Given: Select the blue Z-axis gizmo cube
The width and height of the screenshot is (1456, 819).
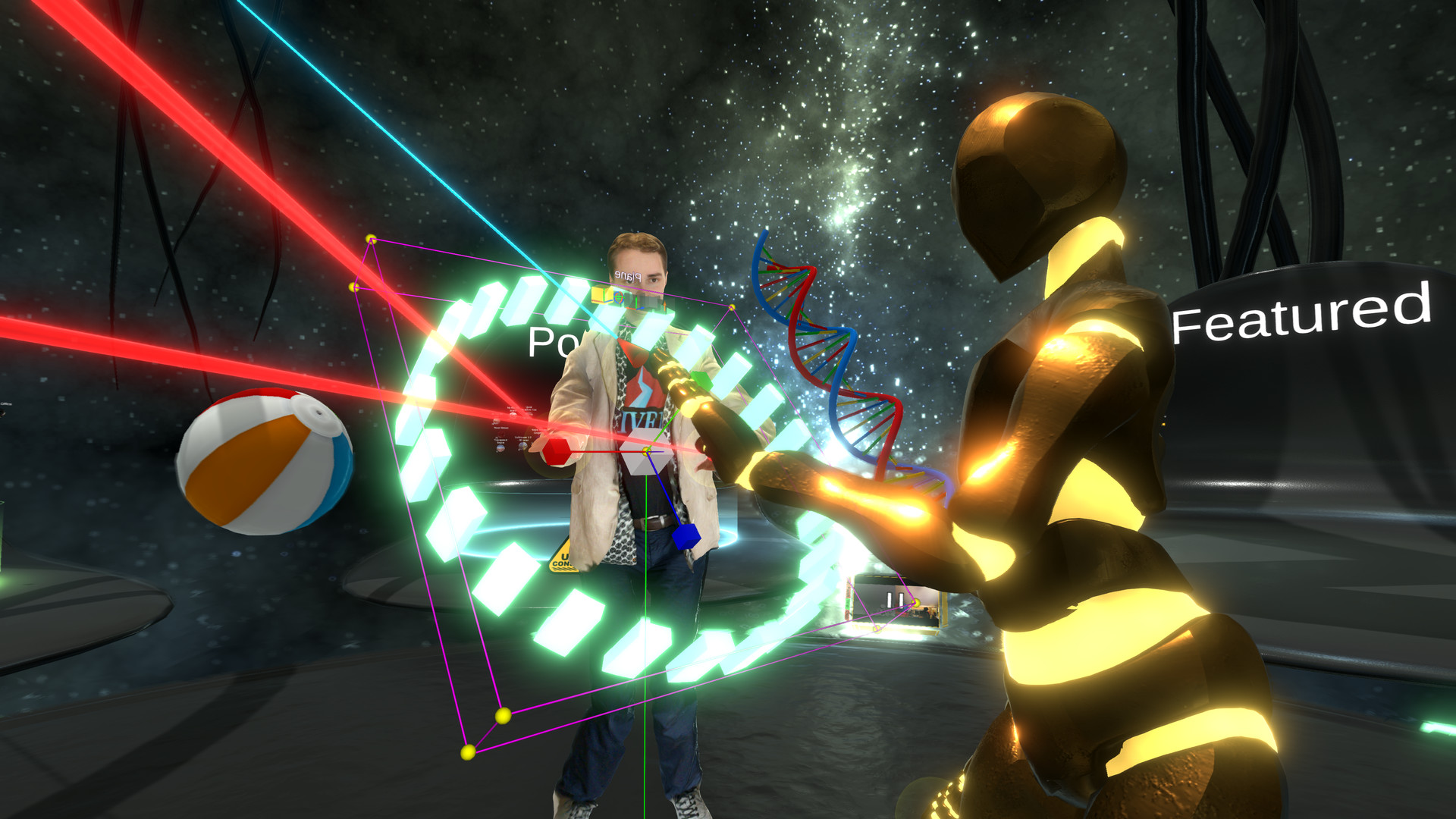Looking at the screenshot, I should point(686,536).
